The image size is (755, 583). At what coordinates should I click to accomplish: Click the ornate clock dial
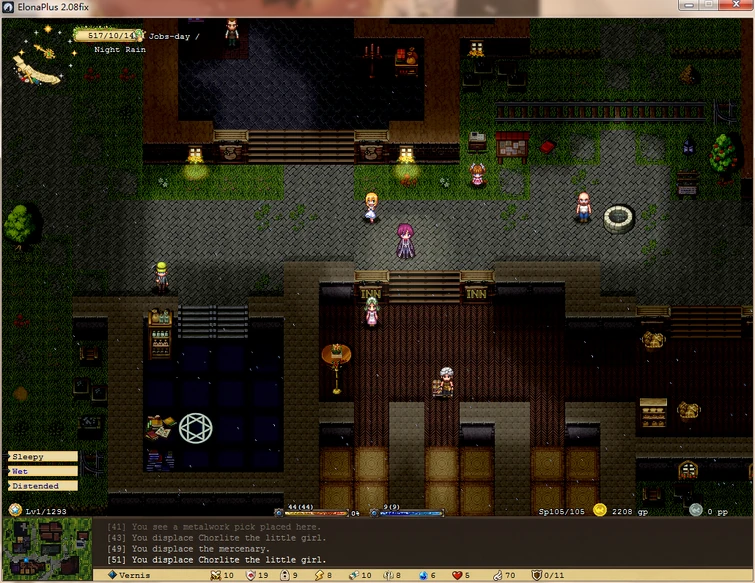[40, 60]
